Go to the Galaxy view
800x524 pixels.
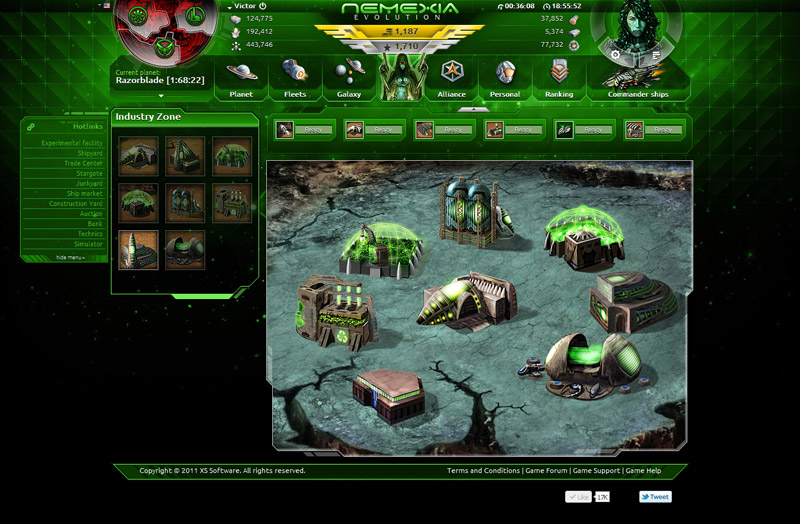coord(349,78)
